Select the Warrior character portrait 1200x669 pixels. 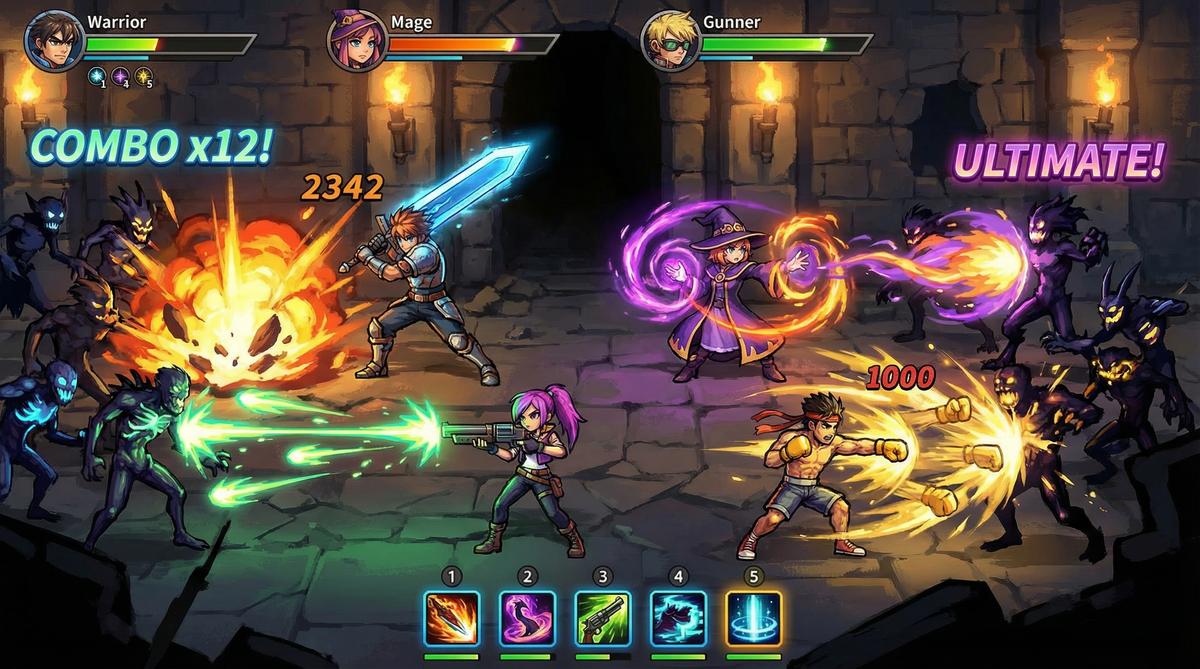pos(53,41)
